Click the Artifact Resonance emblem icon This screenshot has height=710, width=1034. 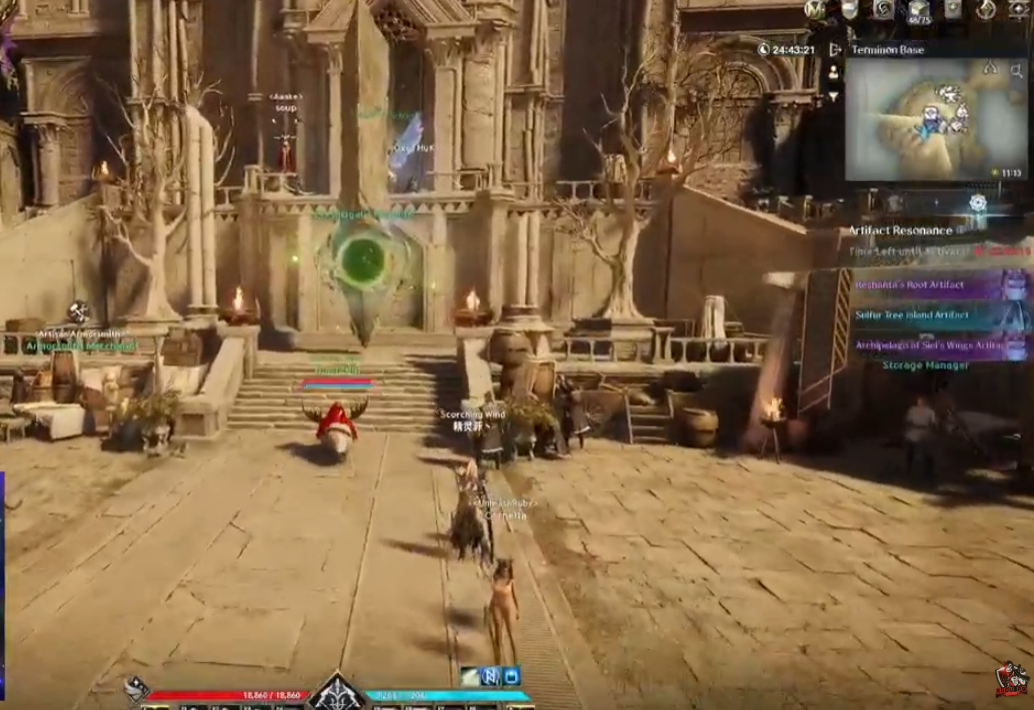pyautogui.click(x=977, y=203)
